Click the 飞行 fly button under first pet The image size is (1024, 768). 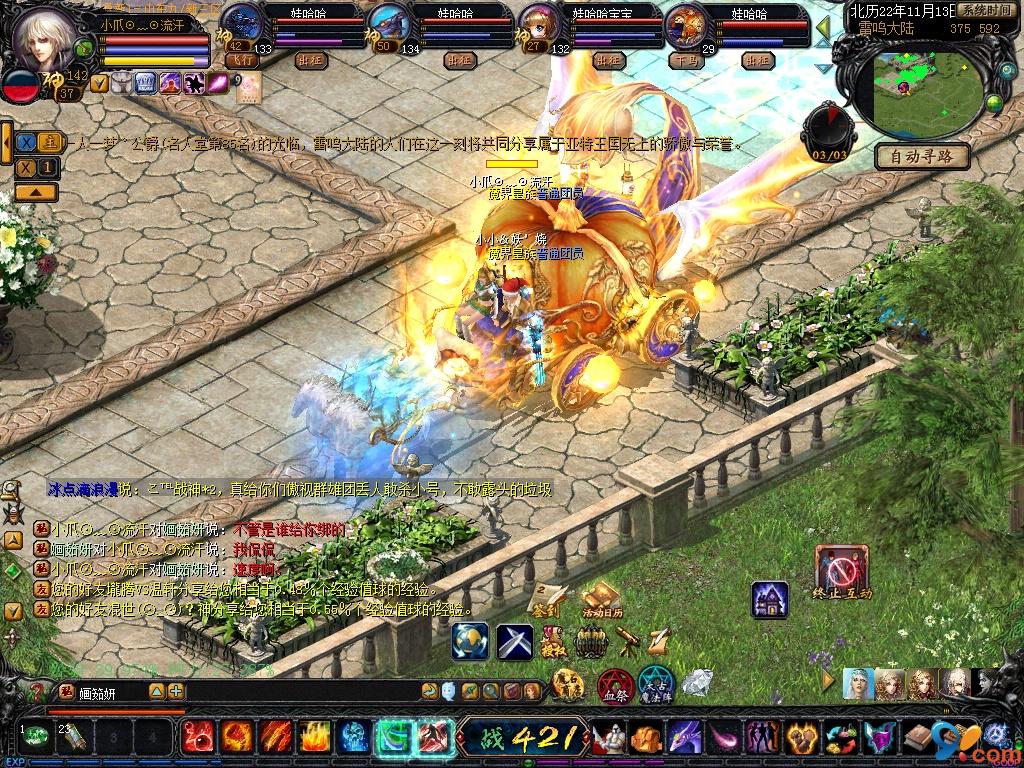pos(241,60)
